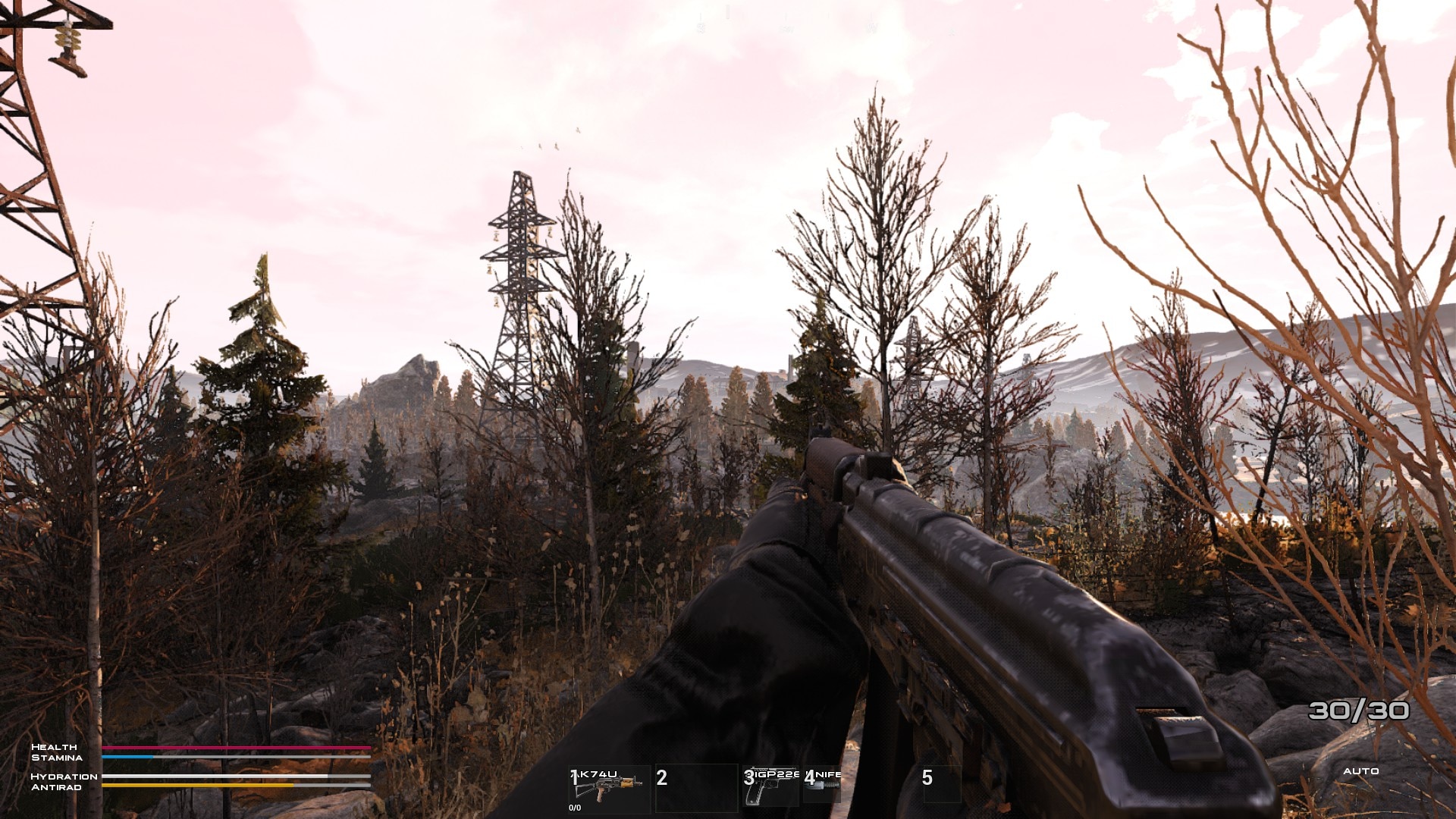The image size is (1456, 819).
Task: Click the empty hotbar slot numbered 5
Action: [x=941, y=783]
